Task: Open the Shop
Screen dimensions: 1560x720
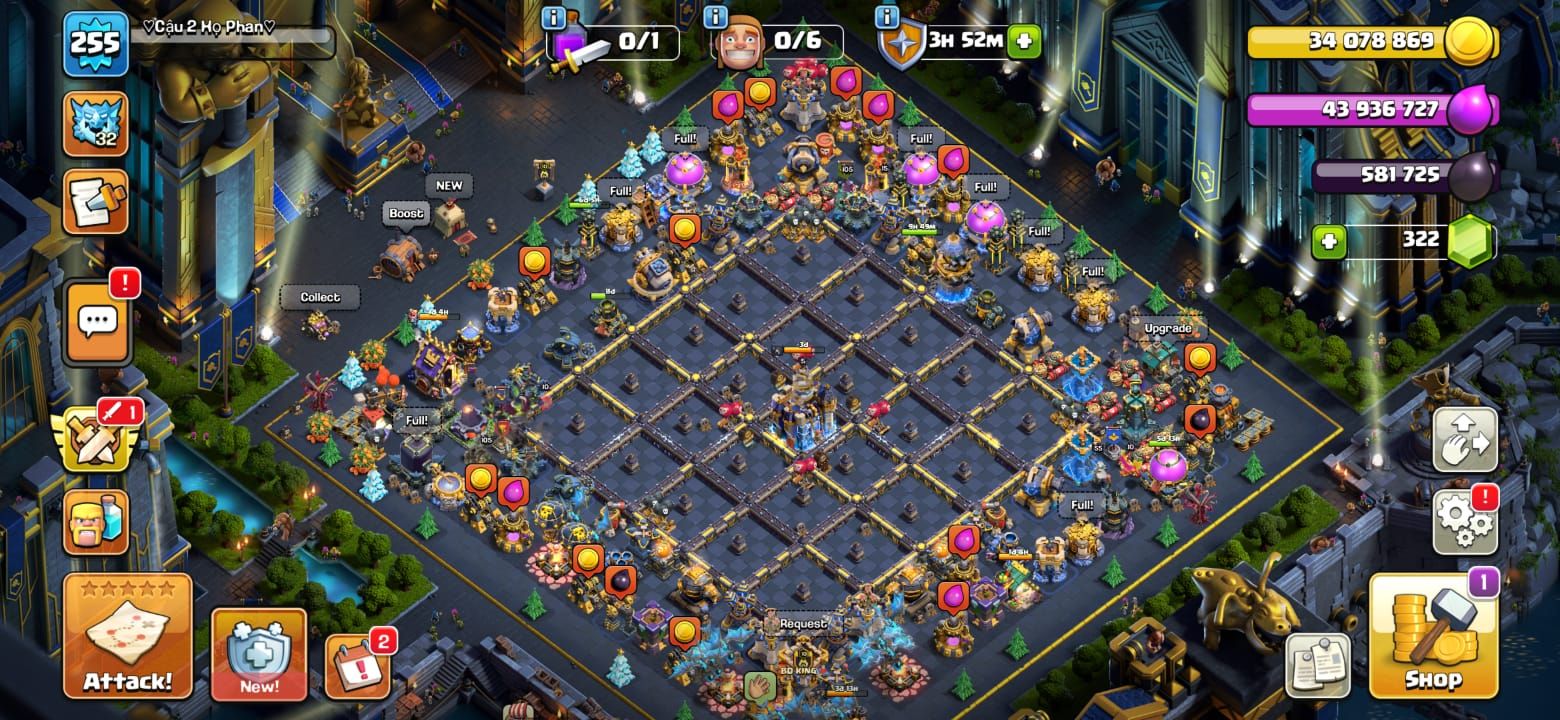Action: pos(1433,636)
